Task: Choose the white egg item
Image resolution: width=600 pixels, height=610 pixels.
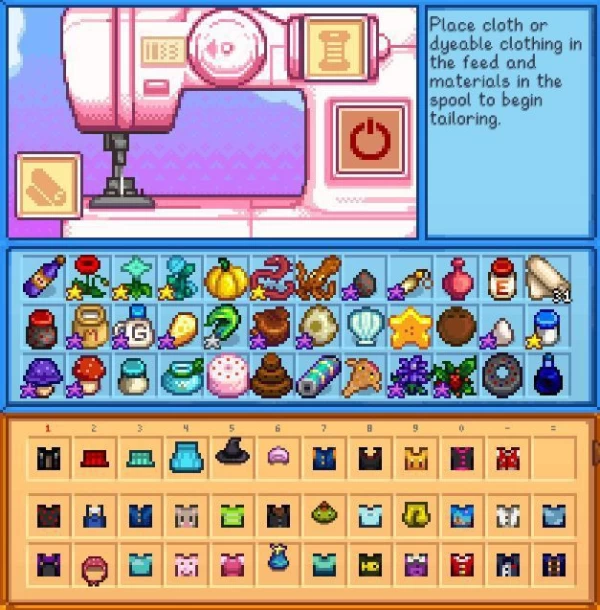Action: pos(498,330)
